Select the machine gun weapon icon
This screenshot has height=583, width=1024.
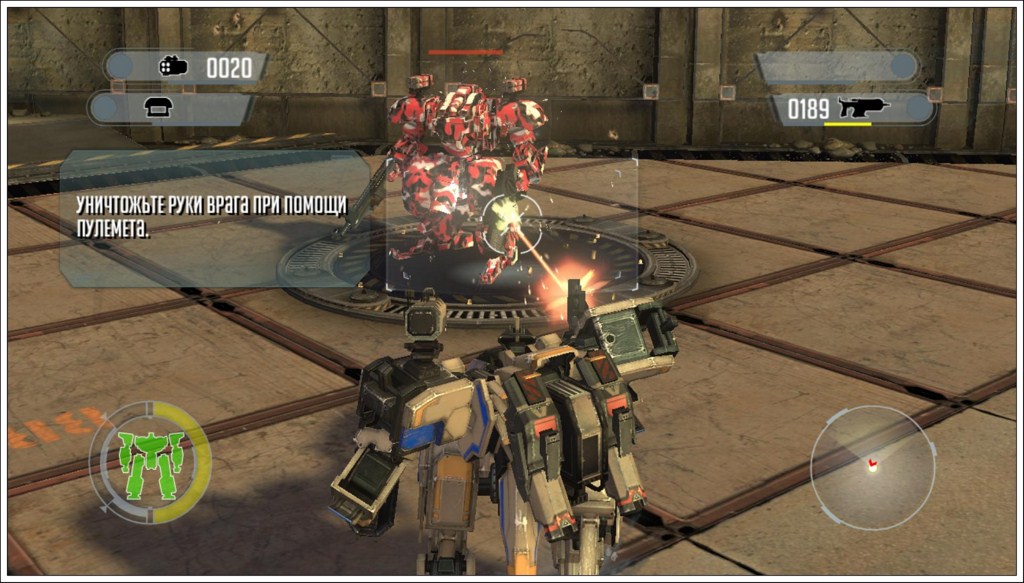coord(864,108)
